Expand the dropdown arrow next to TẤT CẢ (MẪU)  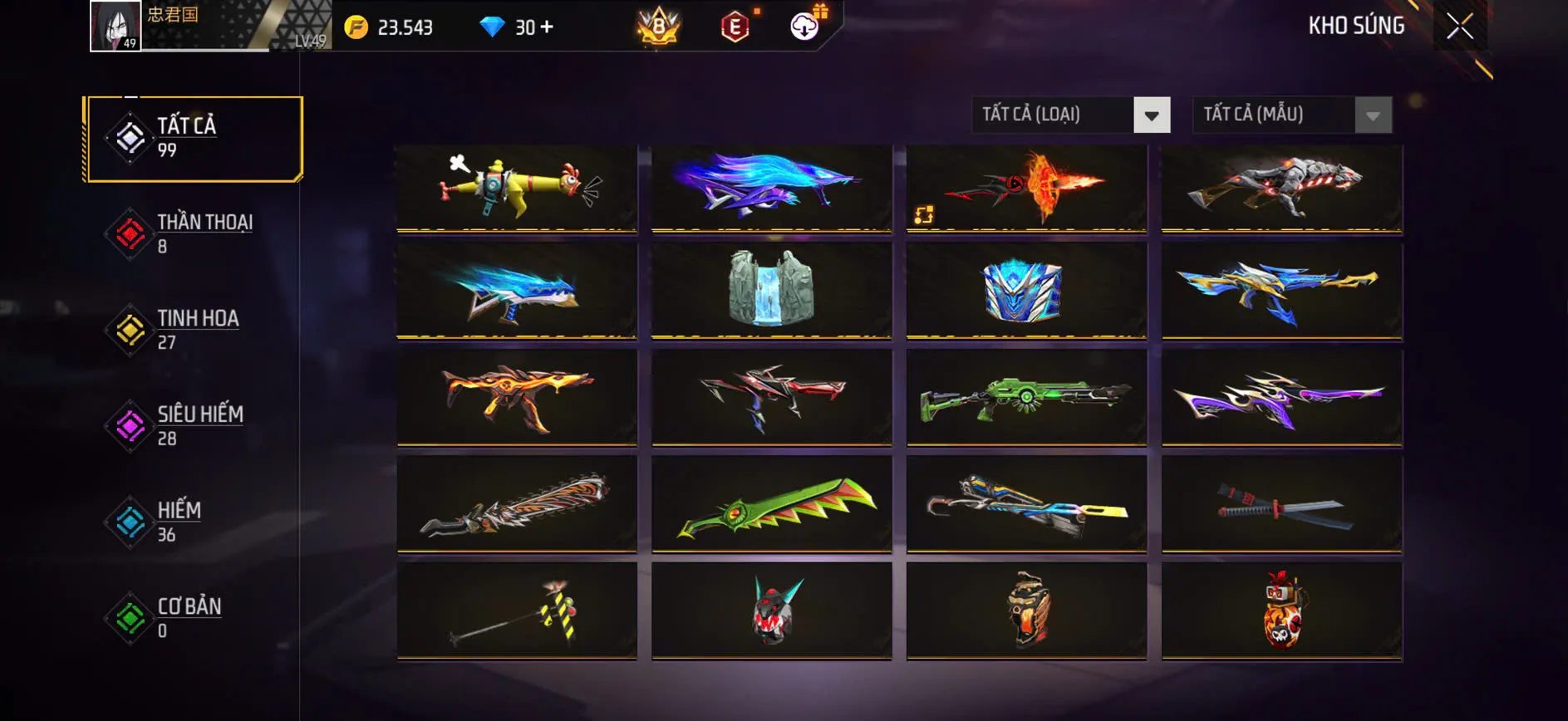[1373, 115]
